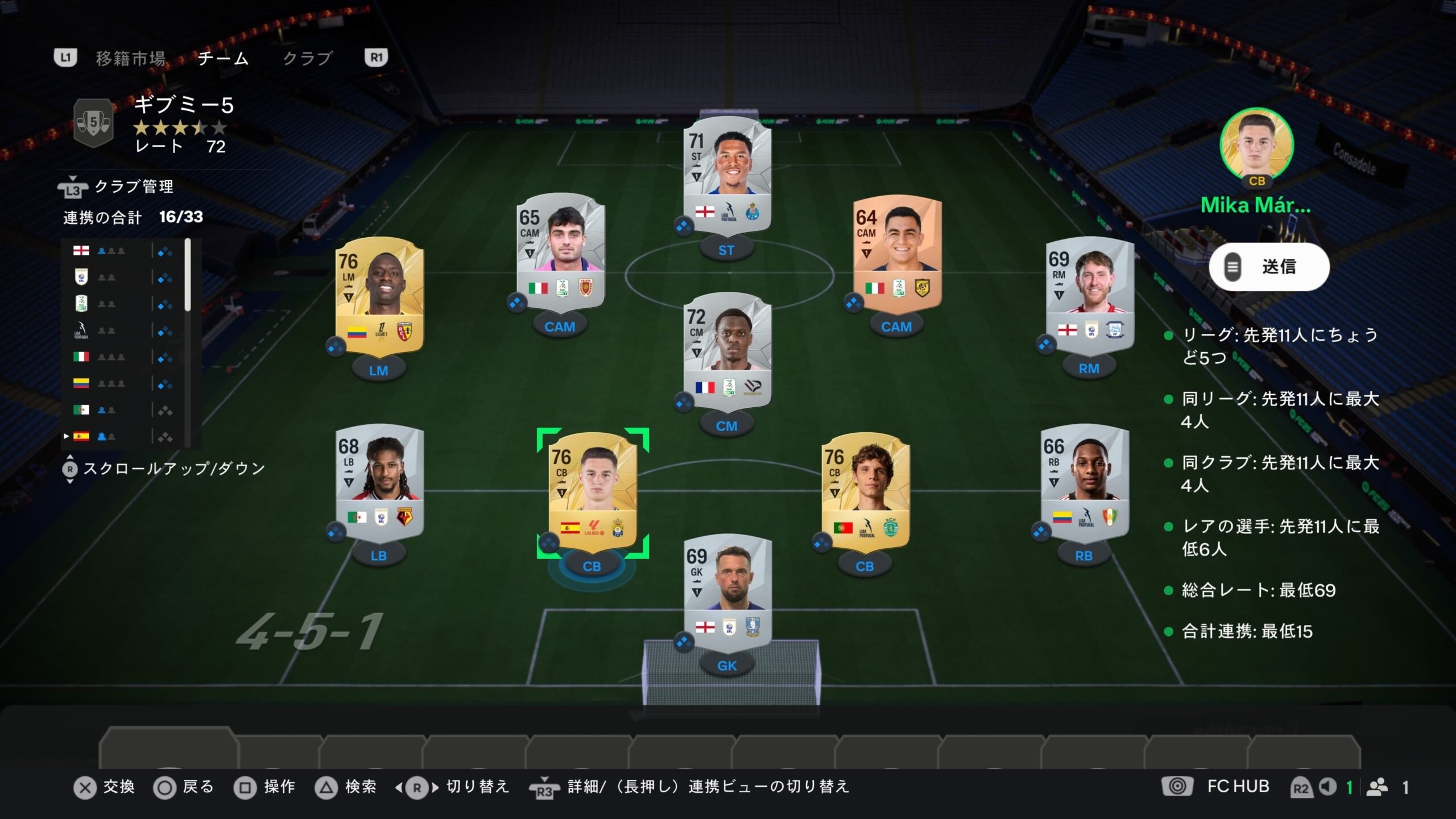
Task: Select the 66-rated RB player card
Action: [x=1084, y=481]
